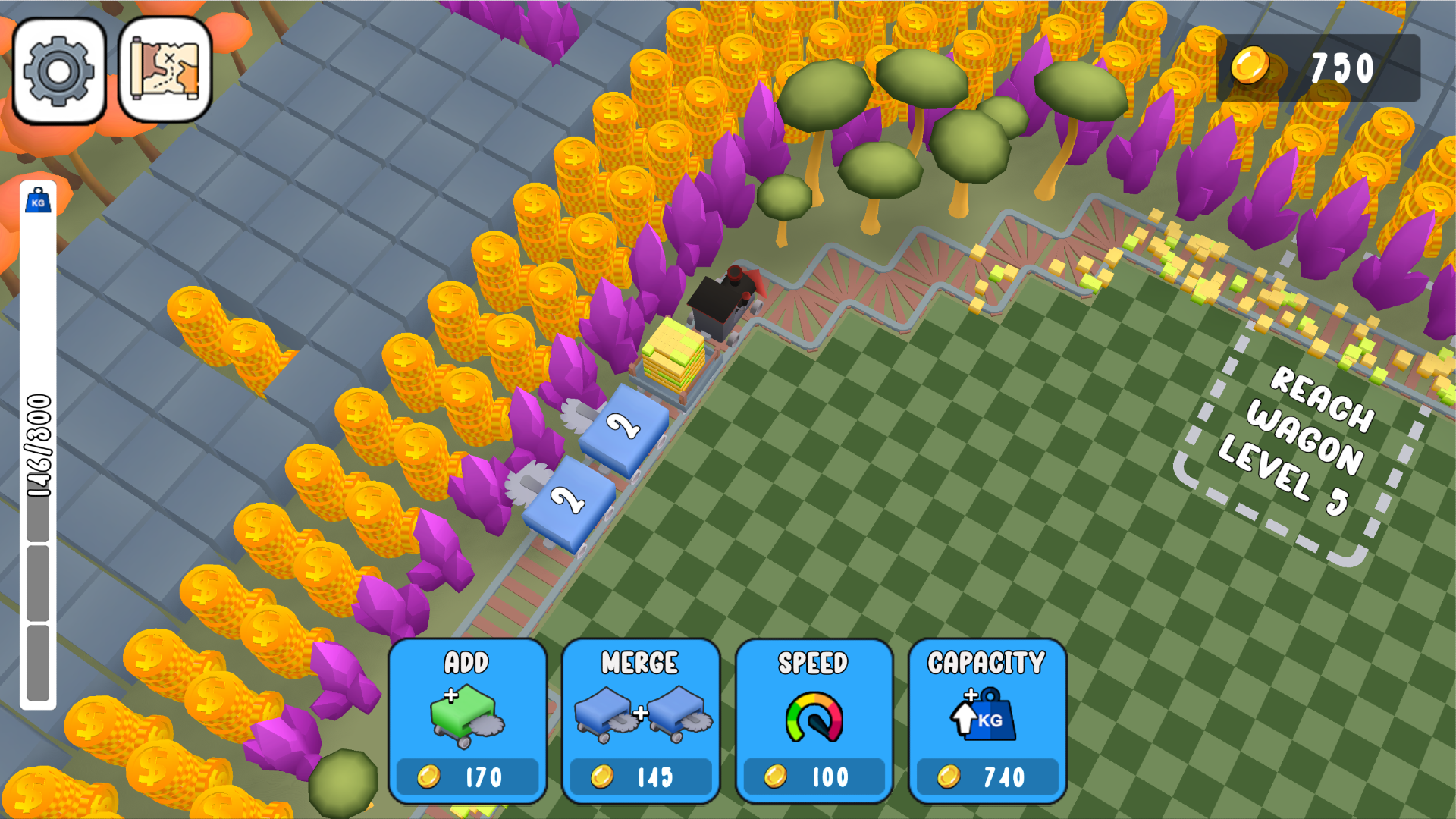Click the 750 coin total counter
The image size is (1456, 819).
(x=1342, y=68)
